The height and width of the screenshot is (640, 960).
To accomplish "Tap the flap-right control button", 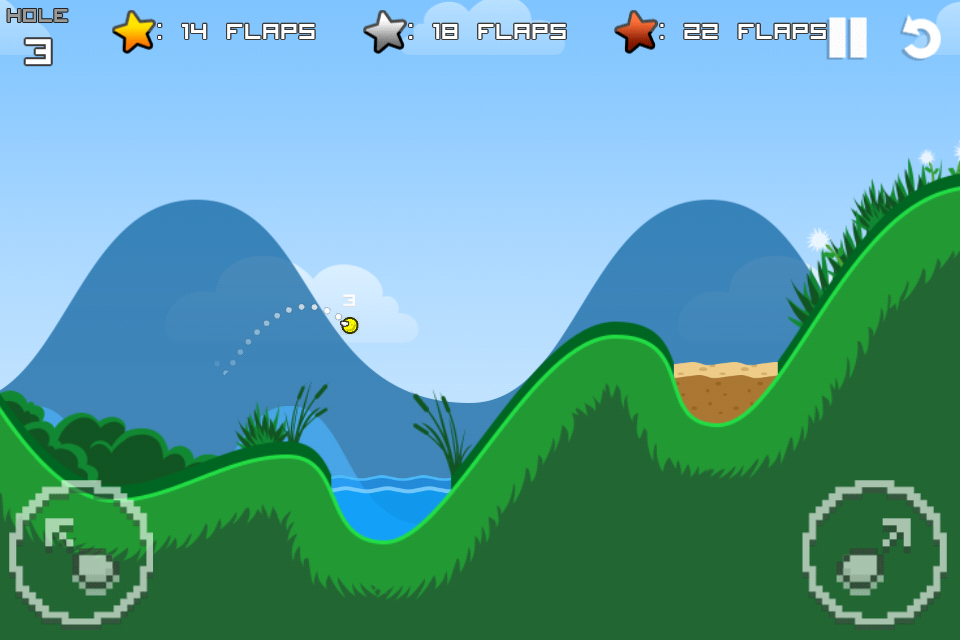I will point(874,553).
